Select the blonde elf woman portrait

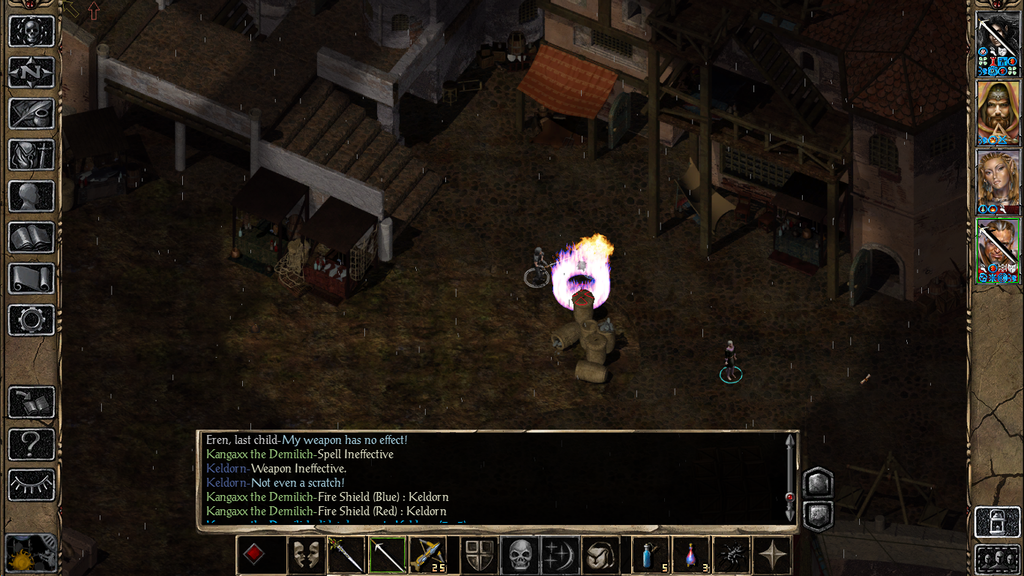tap(997, 181)
